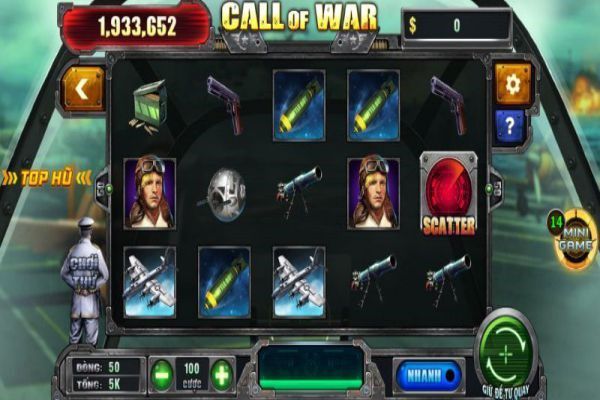Show help with the question mark button

click(x=511, y=126)
